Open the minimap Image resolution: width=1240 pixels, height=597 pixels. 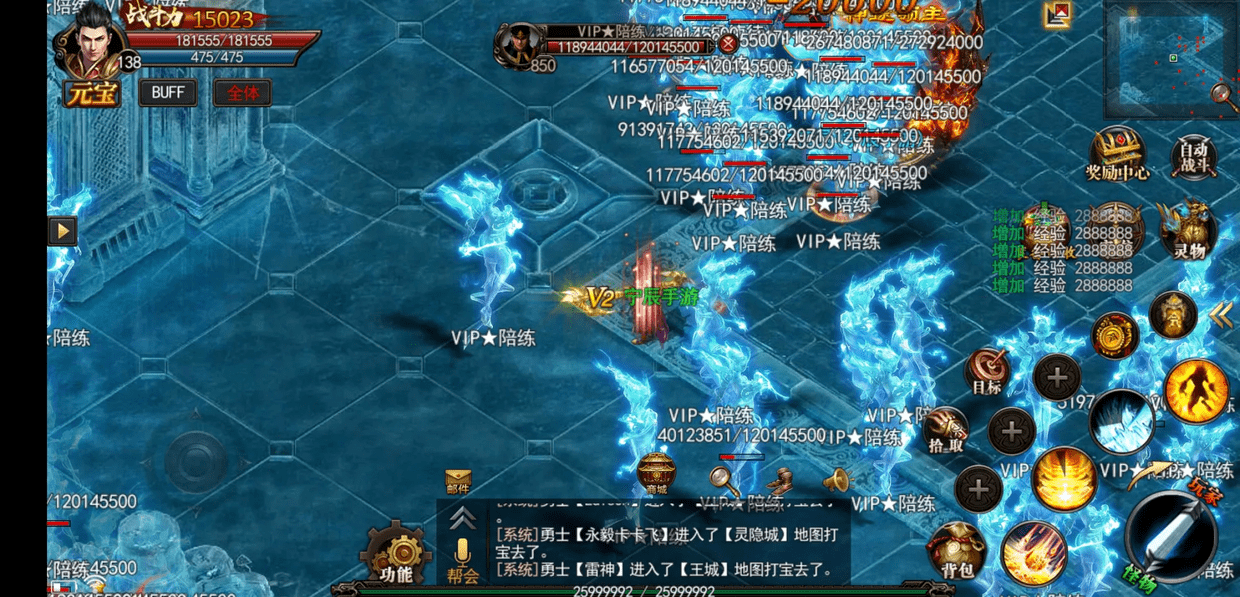coord(1165,58)
